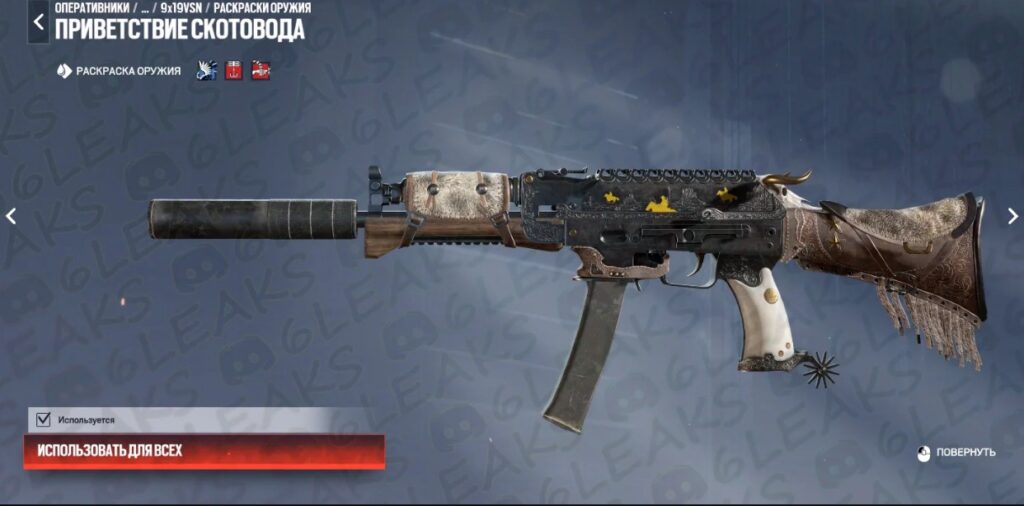Viewport: 1024px width, 506px height.
Task: Toggle the 'Используется' checkbox
Action: coord(43,420)
